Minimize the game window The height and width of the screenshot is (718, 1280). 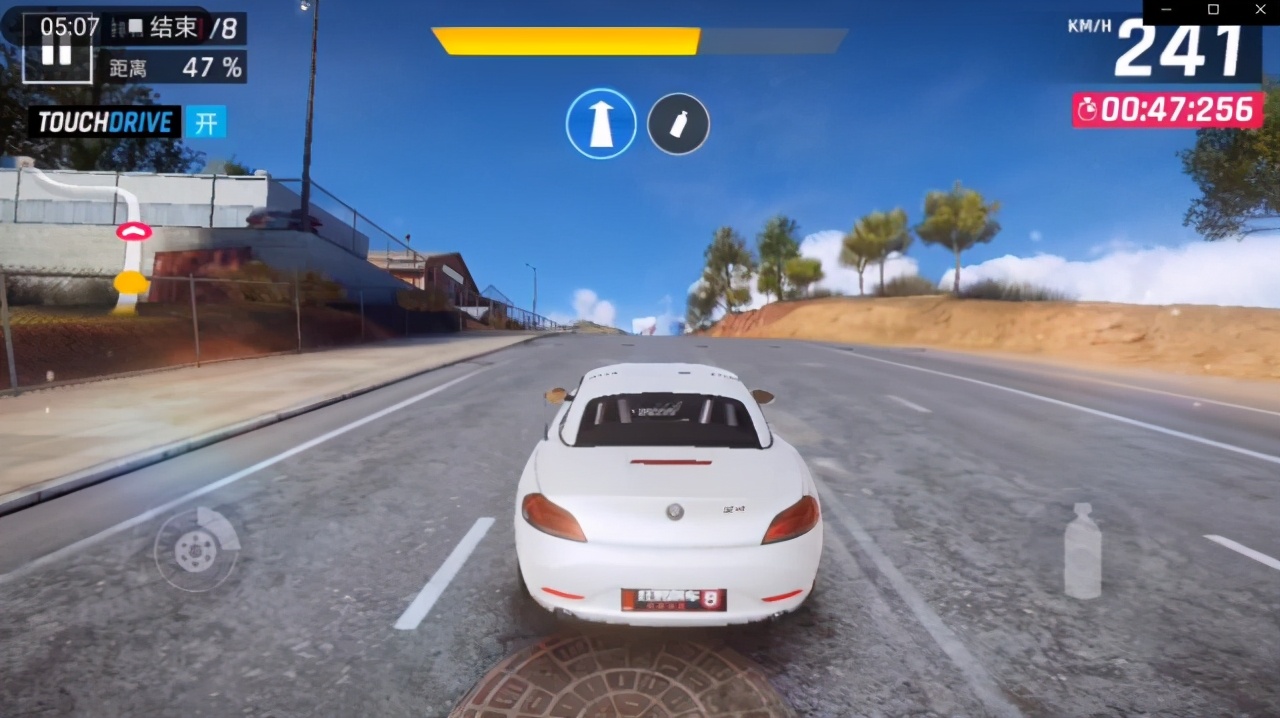[x=1166, y=10]
